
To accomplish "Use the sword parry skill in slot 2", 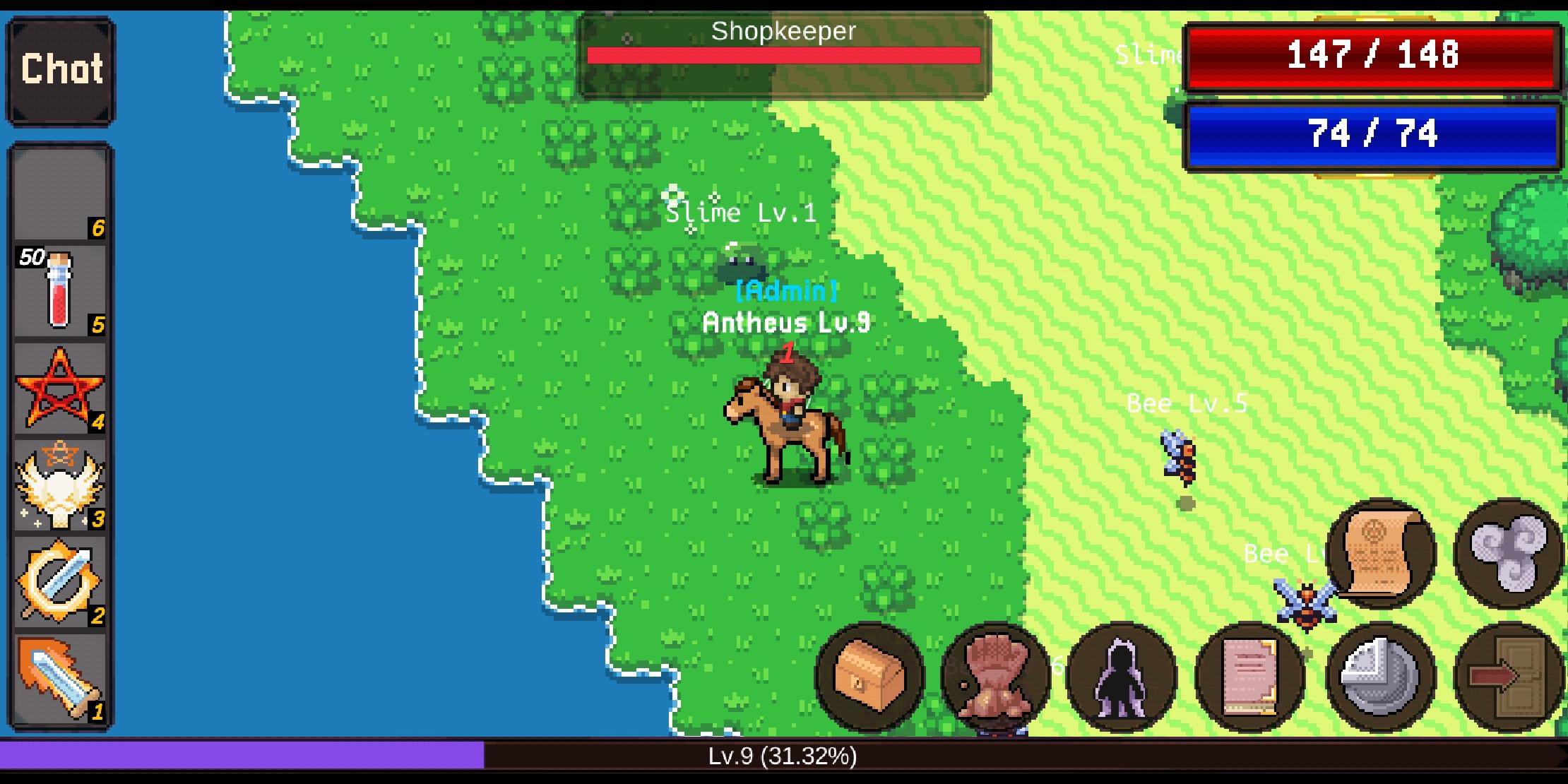I will pos(60,579).
